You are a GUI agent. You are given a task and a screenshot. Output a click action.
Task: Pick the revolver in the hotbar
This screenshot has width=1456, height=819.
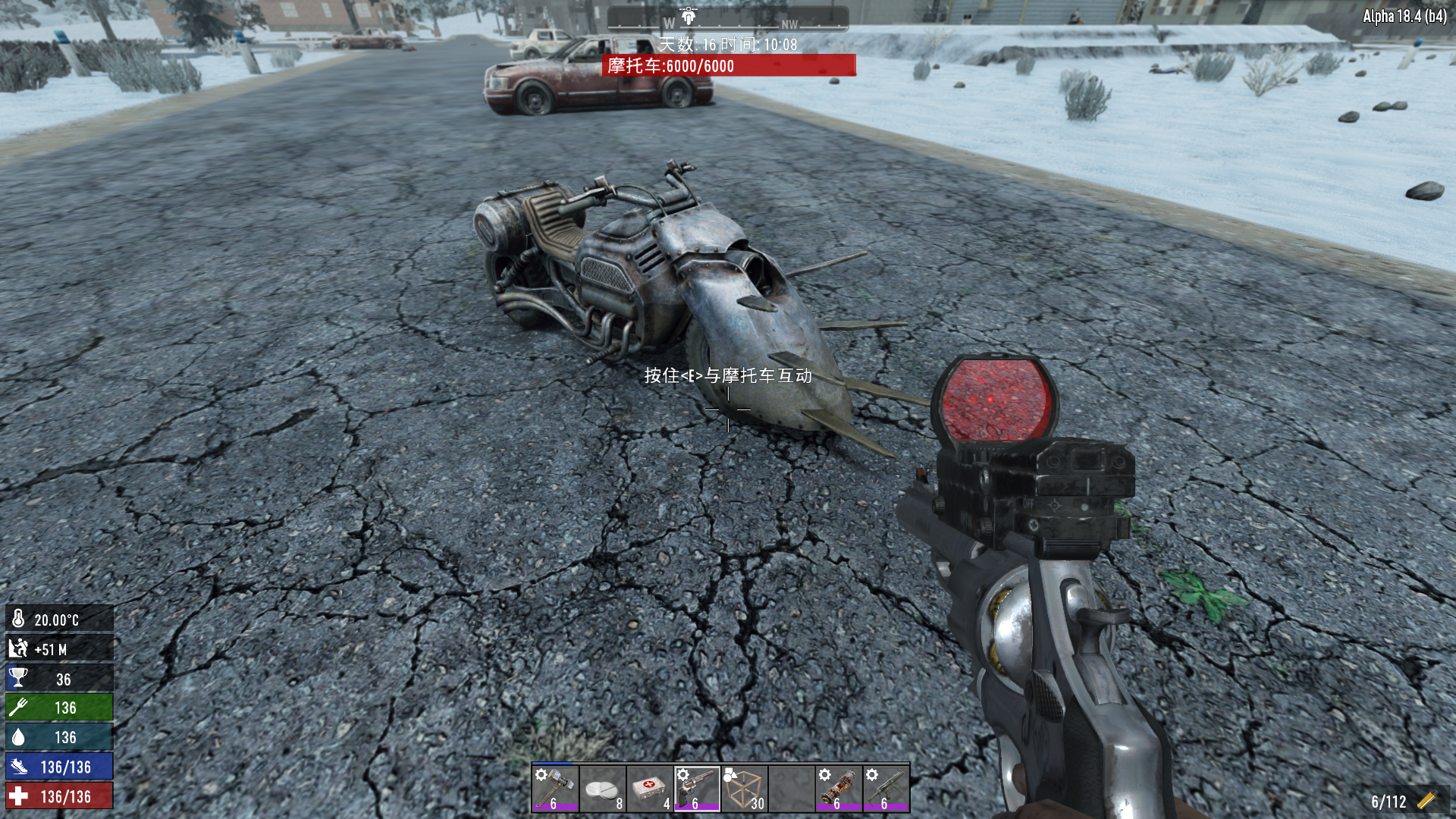click(697, 789)
